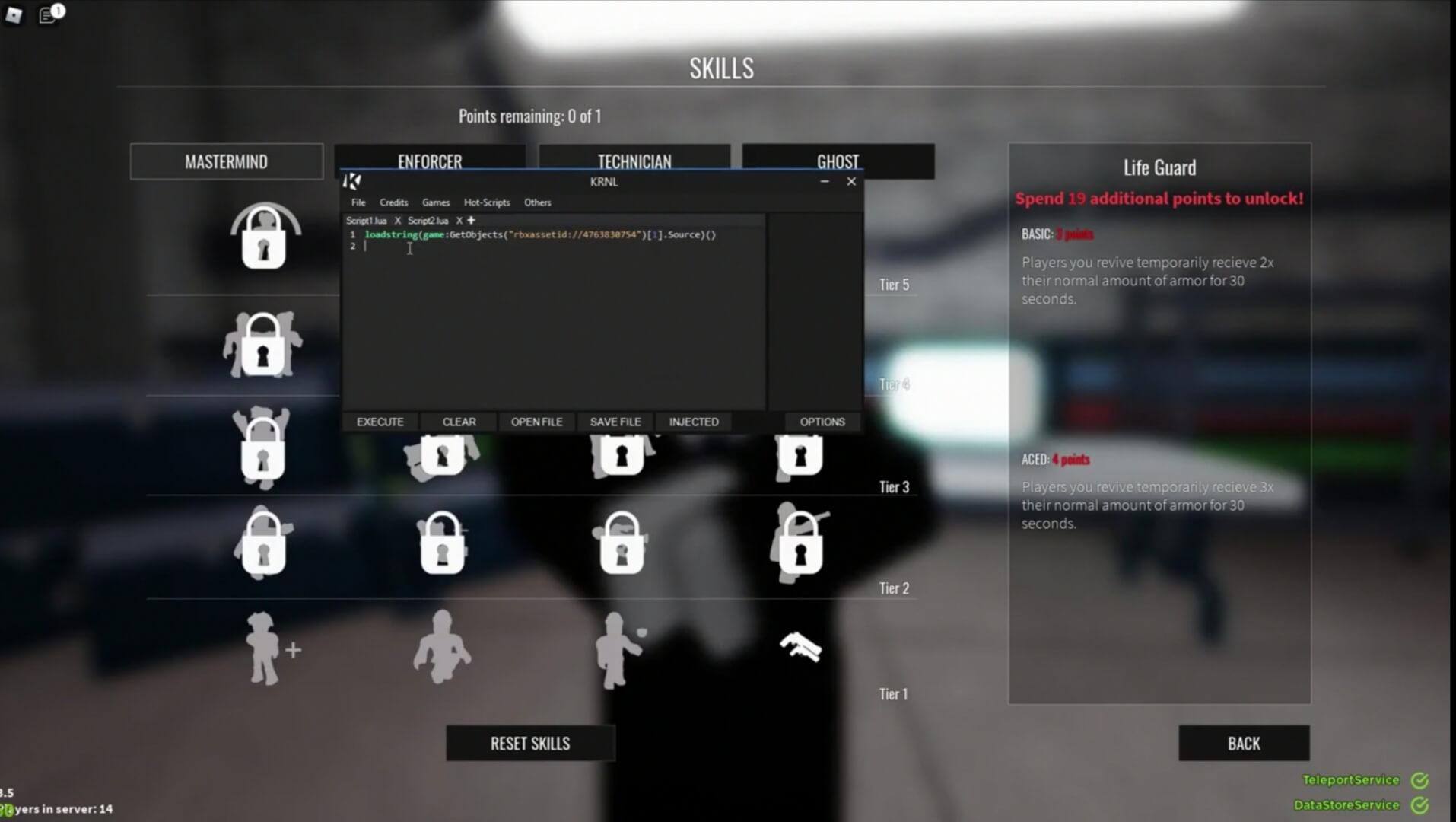Select the locked Ghost tier 2 skill
The width and height of the screenshot is (1456, 822).
(800, 544)
